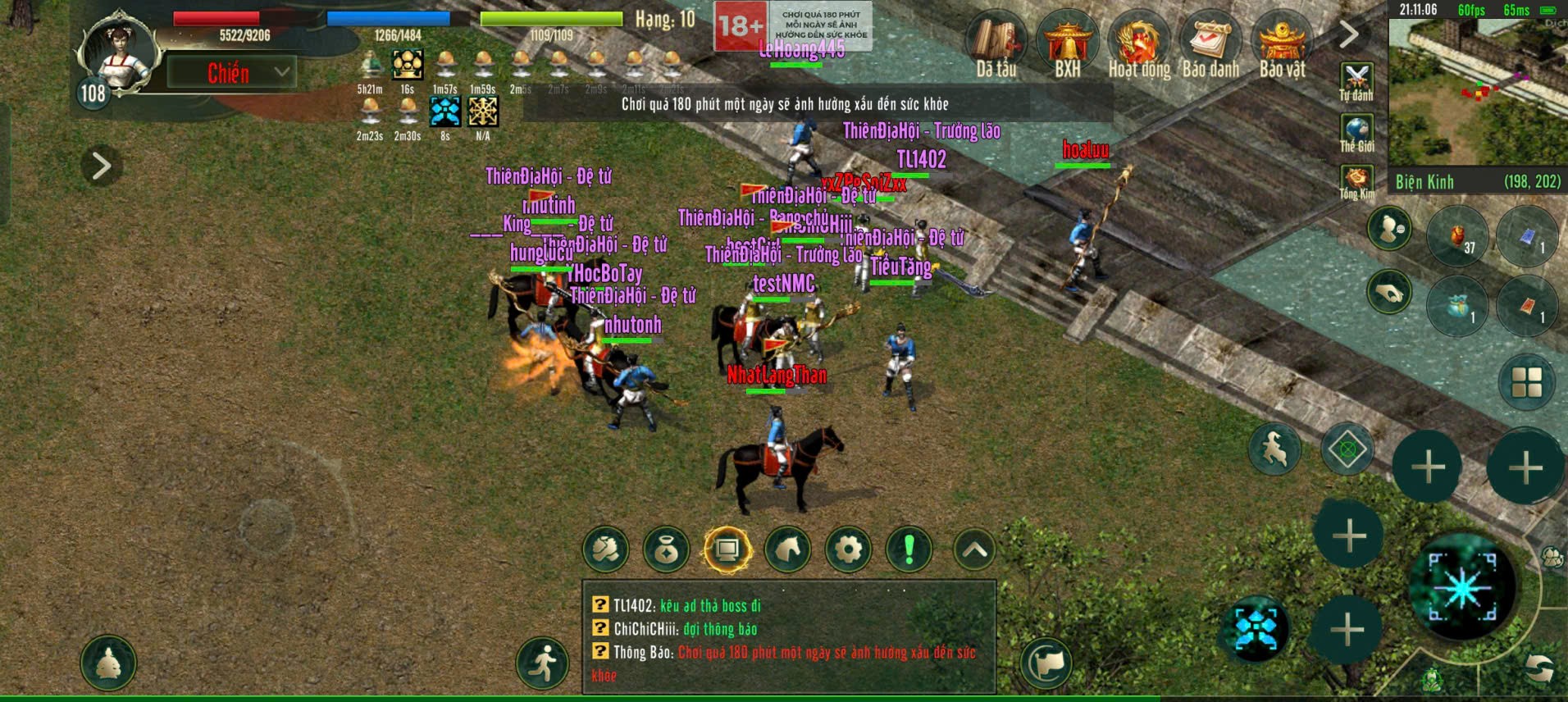The width and height of the screenshot is (1568, 702).
Task: Open the Dã tẩu feature icon
Action: pos(998,41)
